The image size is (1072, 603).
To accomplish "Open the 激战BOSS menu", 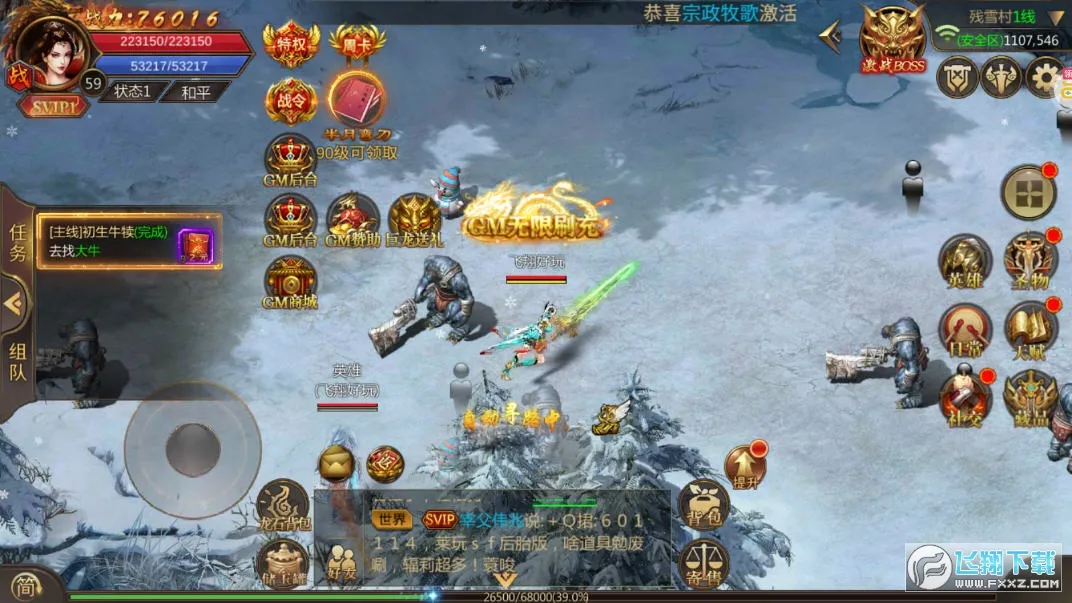I will [x=893, y=39].
